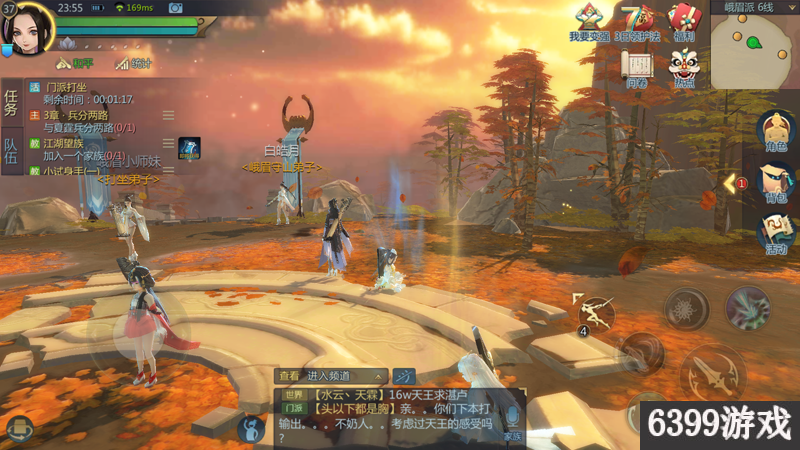Open the 我要变强 icon
800x450 pixels.
coord(588,22)
